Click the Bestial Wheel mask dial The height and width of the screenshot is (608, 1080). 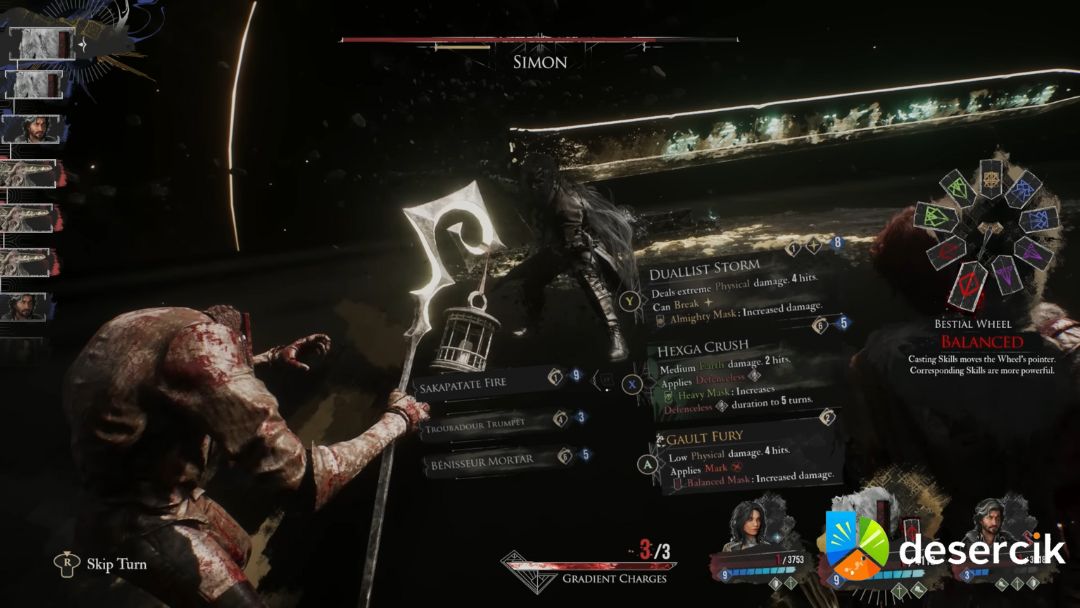pos(987,230)
